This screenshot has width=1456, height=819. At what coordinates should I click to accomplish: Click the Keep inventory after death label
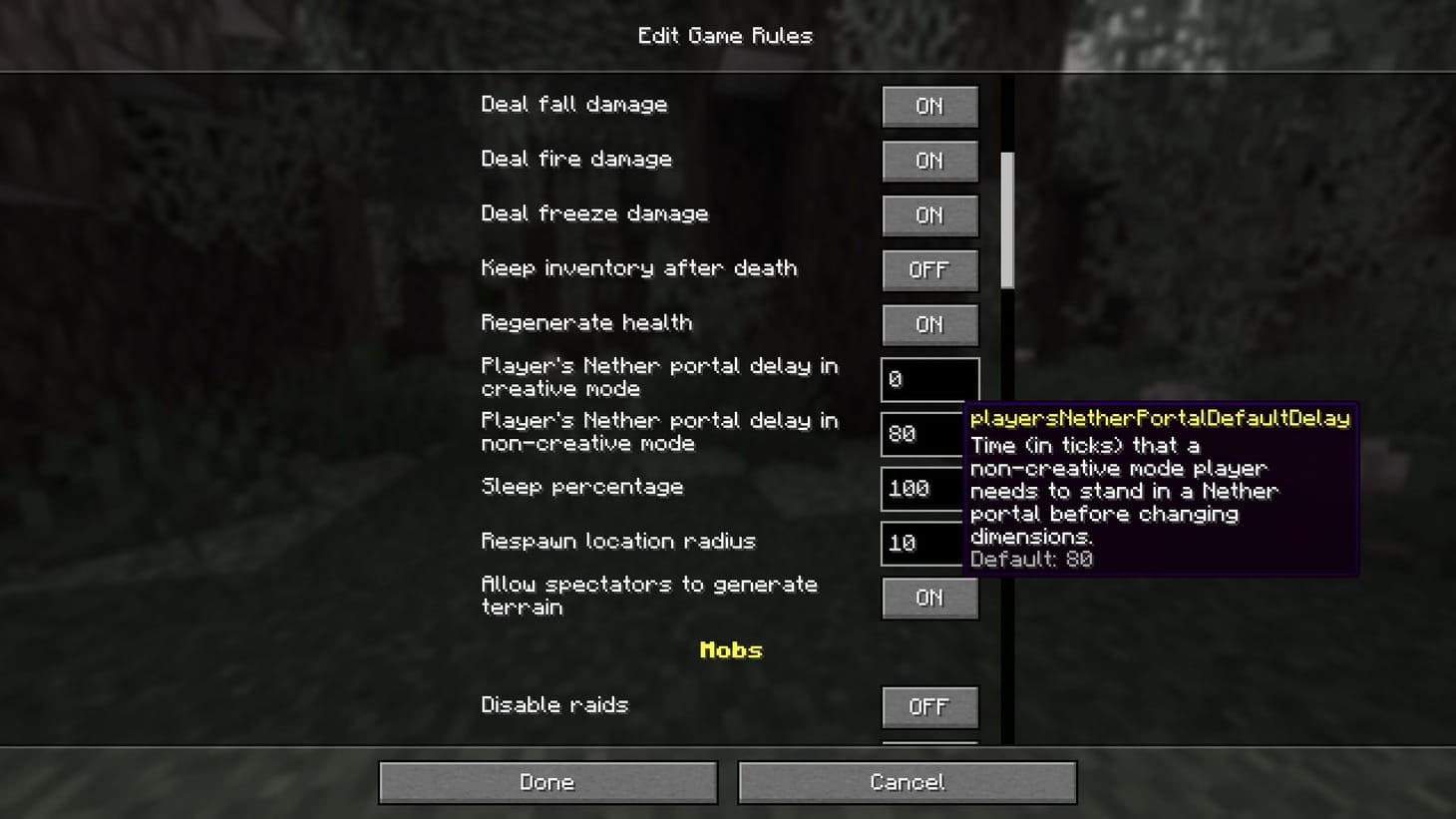pyautogui.click(x=639, y=267)
